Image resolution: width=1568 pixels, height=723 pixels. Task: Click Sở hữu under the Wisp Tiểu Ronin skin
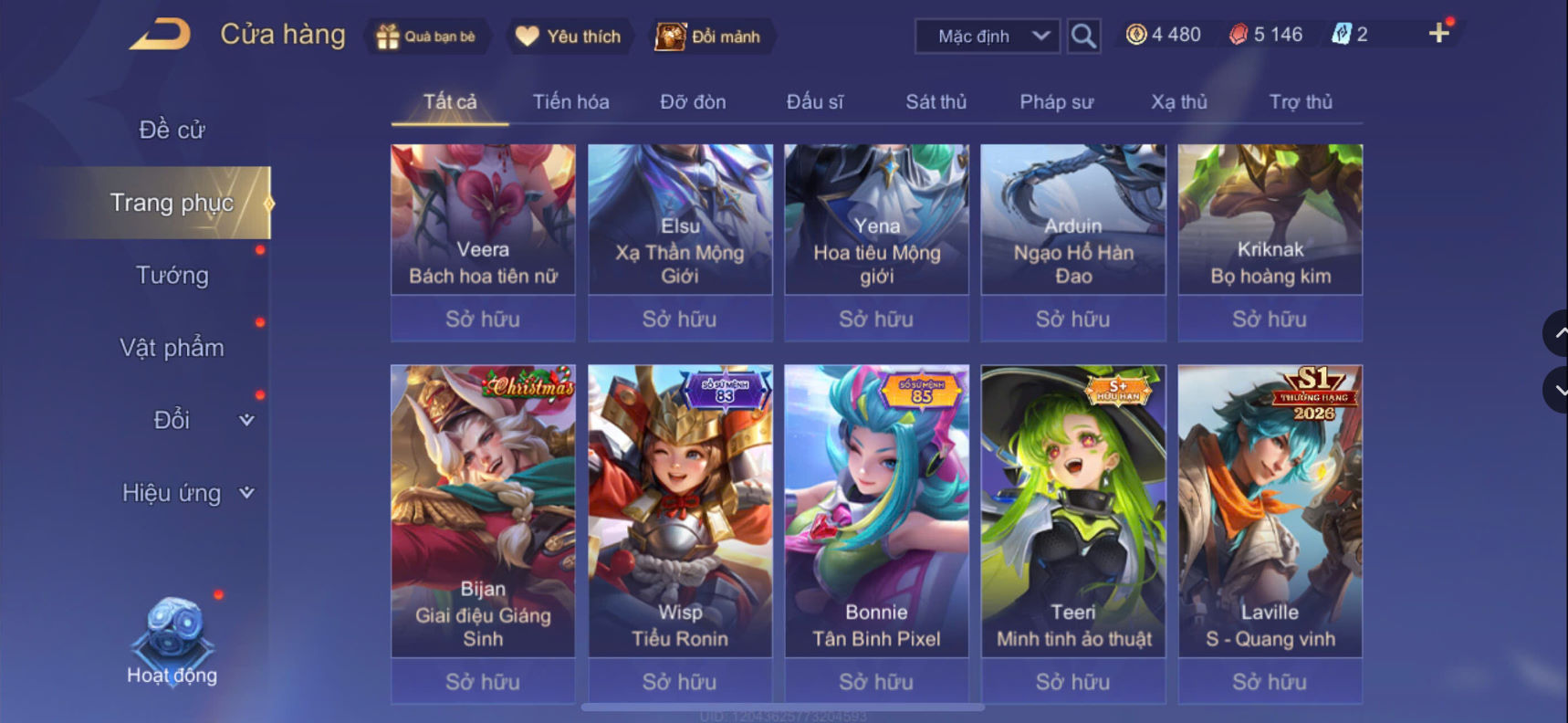(679, 681)
